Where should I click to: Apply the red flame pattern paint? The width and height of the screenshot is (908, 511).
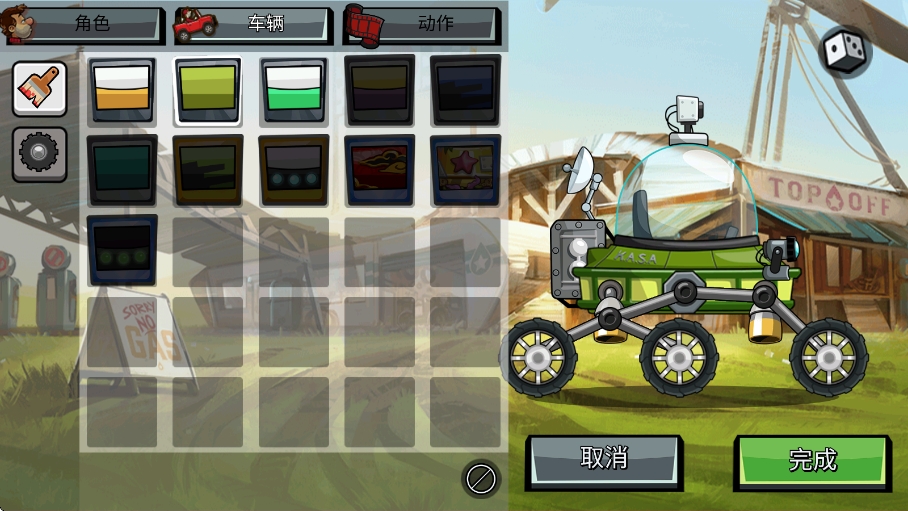click(x=379, y=170)
